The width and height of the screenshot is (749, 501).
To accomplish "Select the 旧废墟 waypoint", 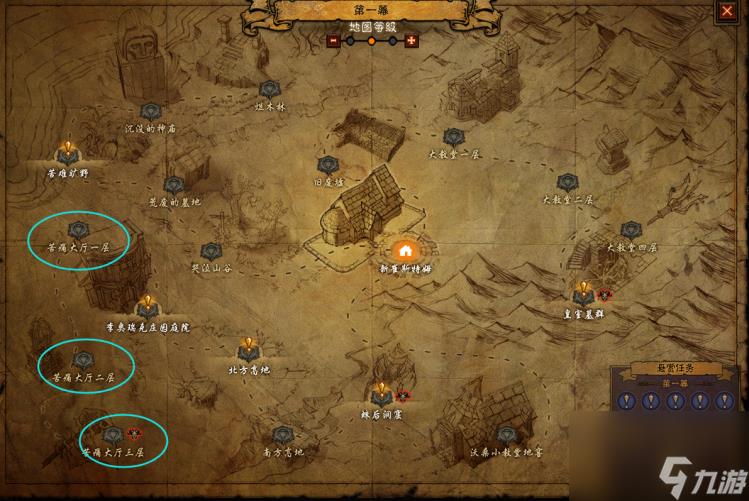I will click(325, 166).
